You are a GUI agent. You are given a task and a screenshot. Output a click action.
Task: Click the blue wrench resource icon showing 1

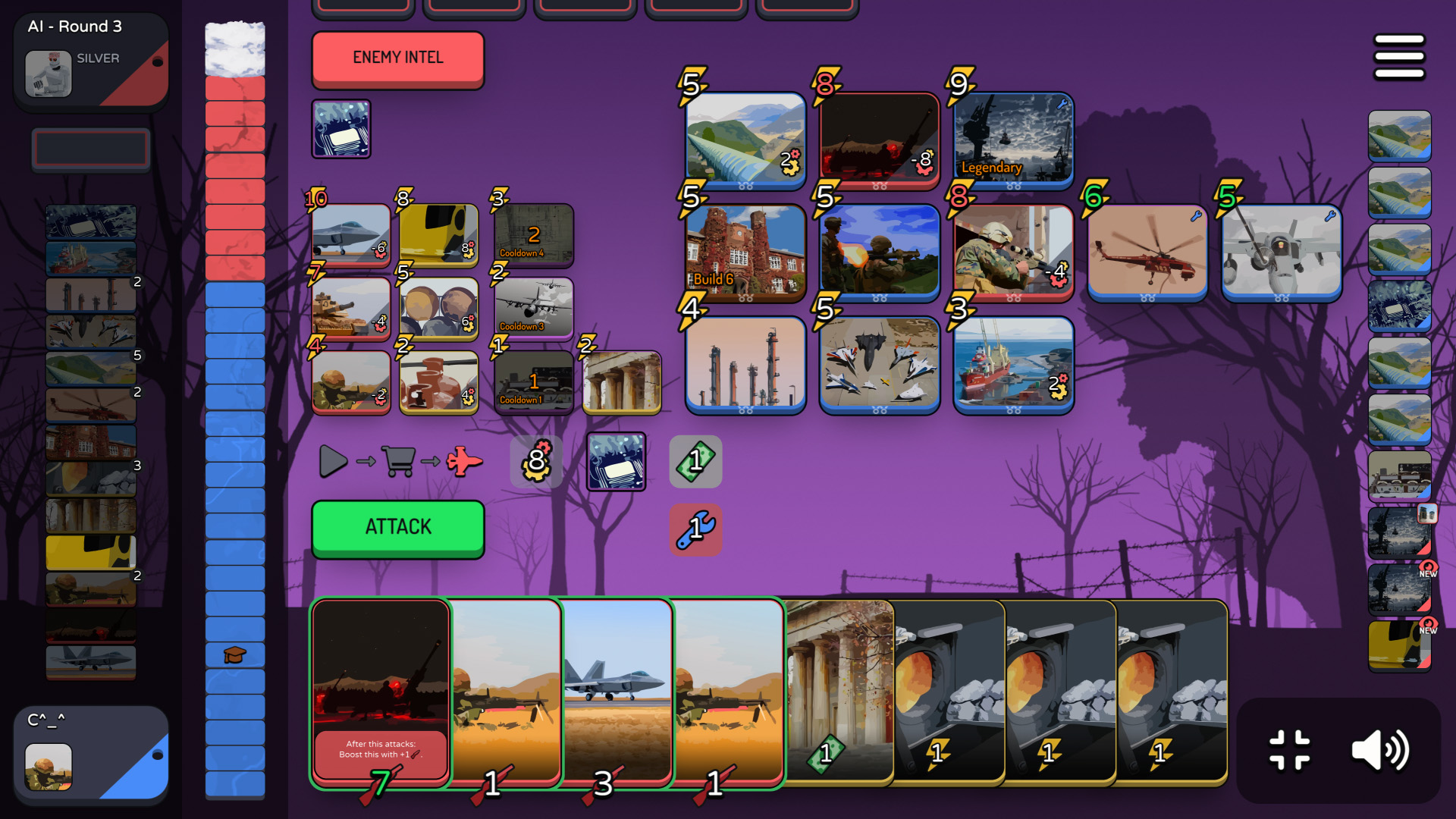(x=695, y=529)
